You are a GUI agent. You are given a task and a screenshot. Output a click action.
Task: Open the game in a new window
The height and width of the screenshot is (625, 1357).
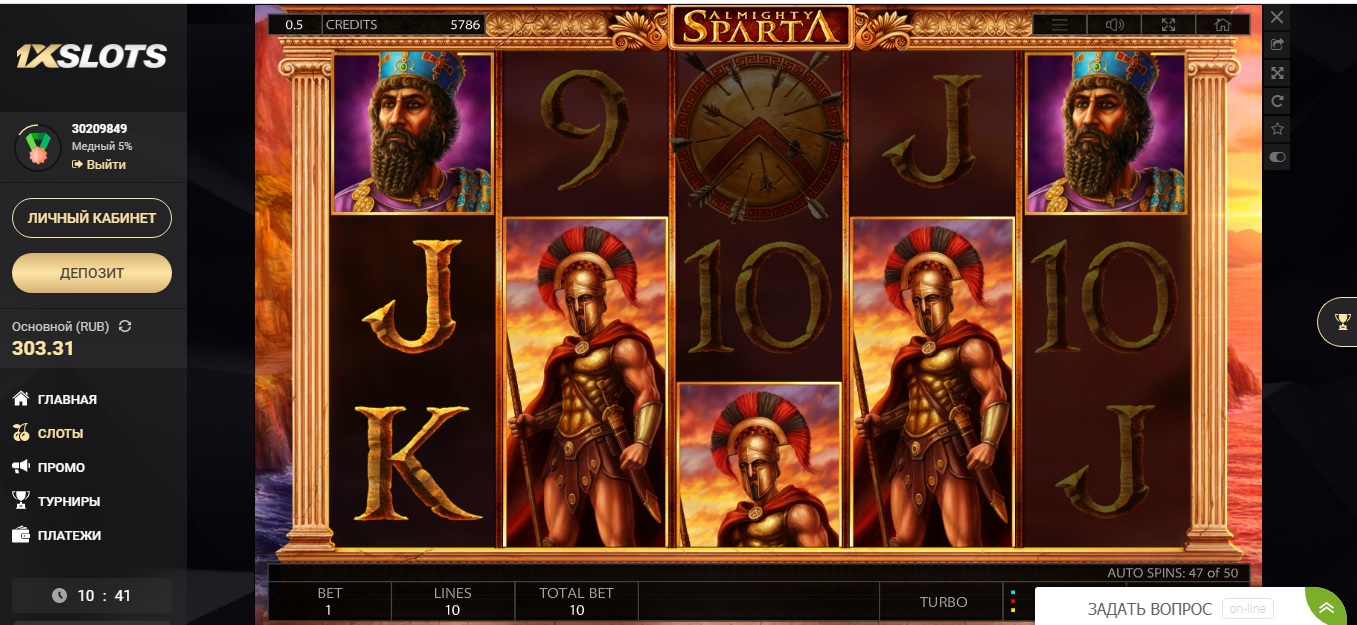pos(1277,45)
